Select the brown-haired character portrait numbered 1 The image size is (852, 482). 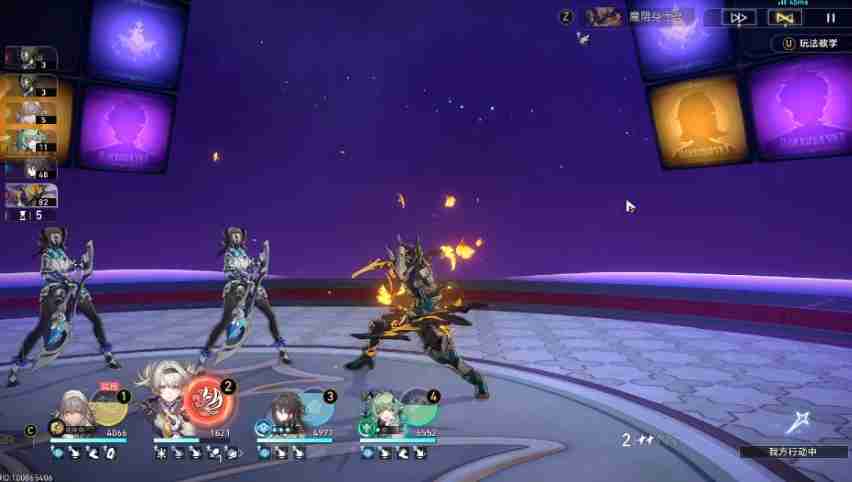[74, 413]
